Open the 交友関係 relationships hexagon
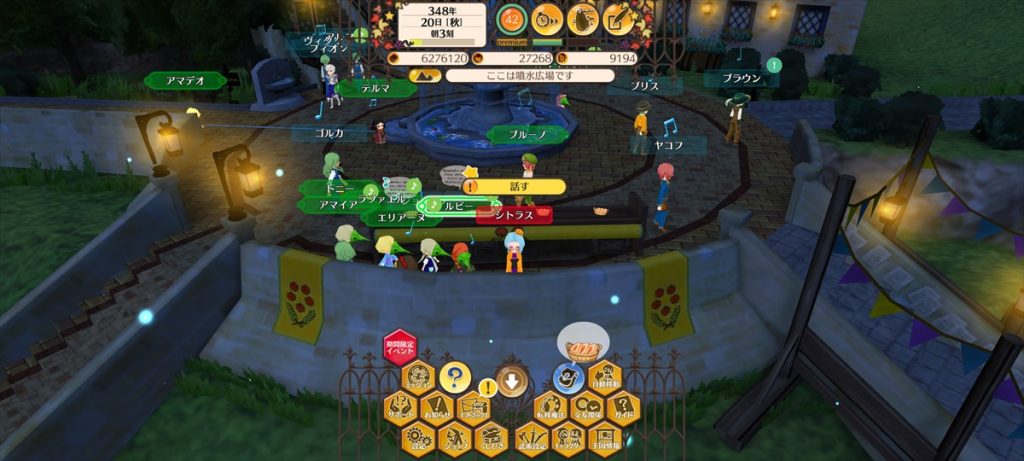The width and height of the screenshot is (1024, 461). click(587, 408)
